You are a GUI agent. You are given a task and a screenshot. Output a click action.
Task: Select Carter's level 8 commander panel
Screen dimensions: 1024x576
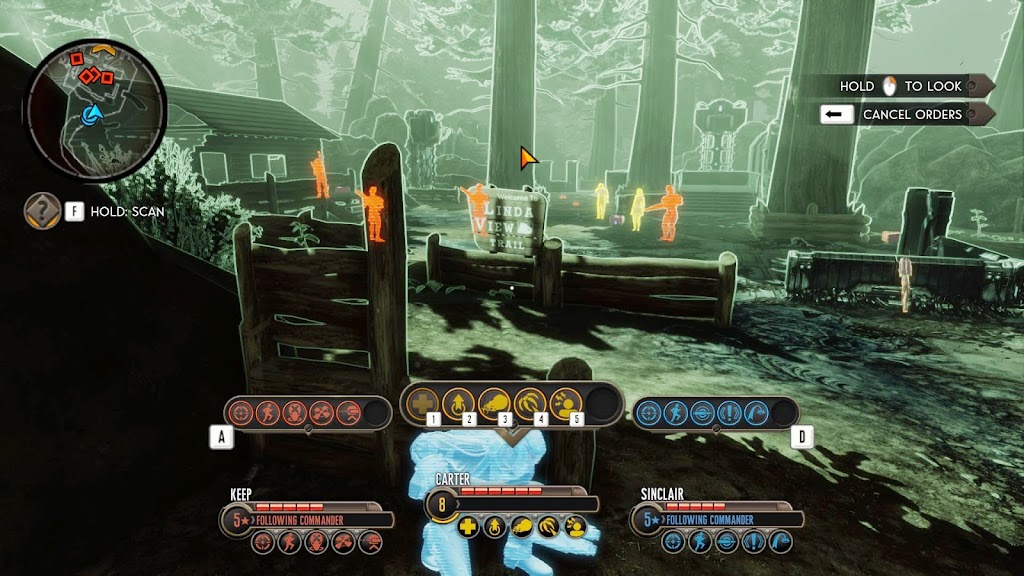[x=510, y=503]
